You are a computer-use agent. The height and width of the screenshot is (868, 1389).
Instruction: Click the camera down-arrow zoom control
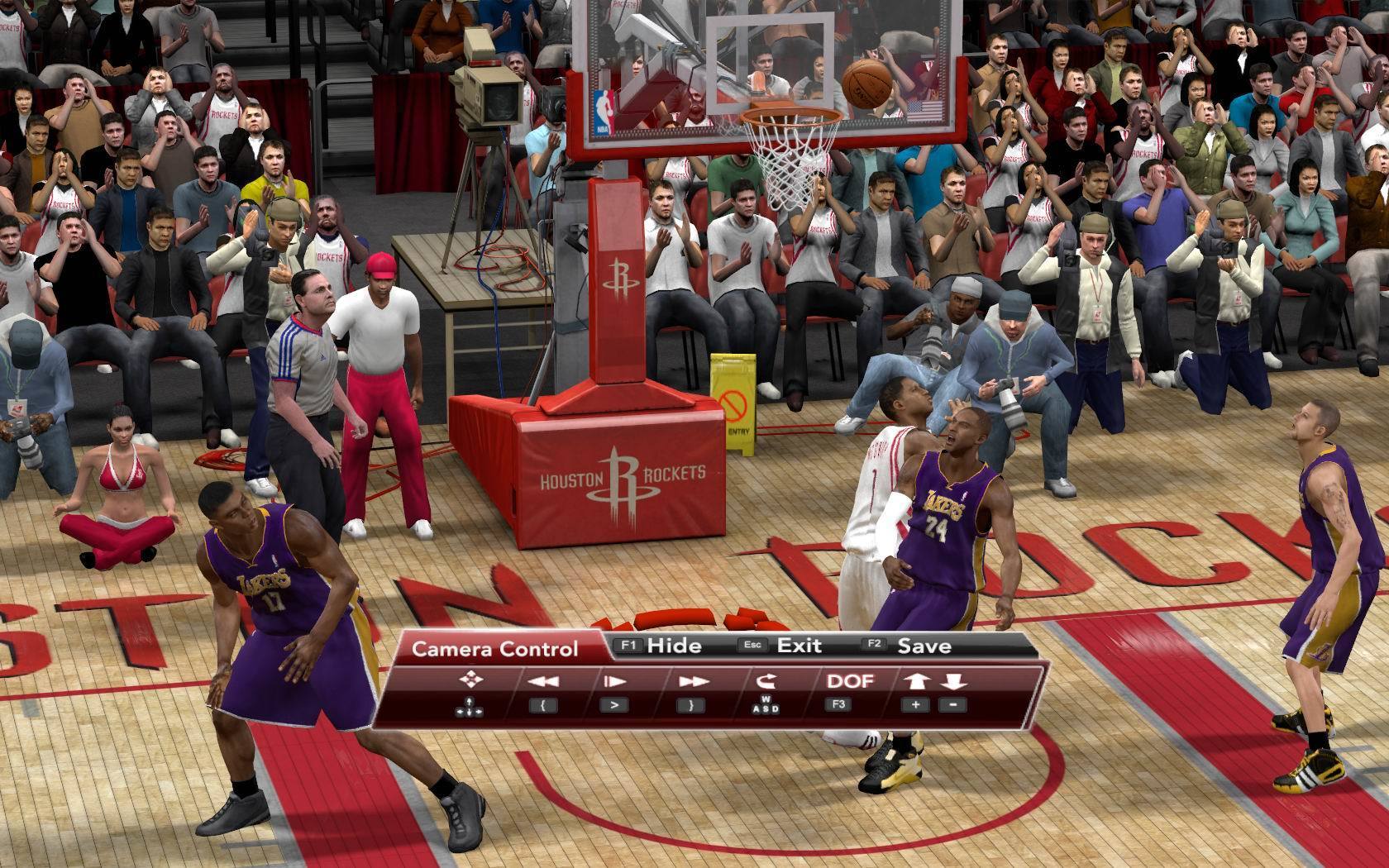(x=952, y=682)
